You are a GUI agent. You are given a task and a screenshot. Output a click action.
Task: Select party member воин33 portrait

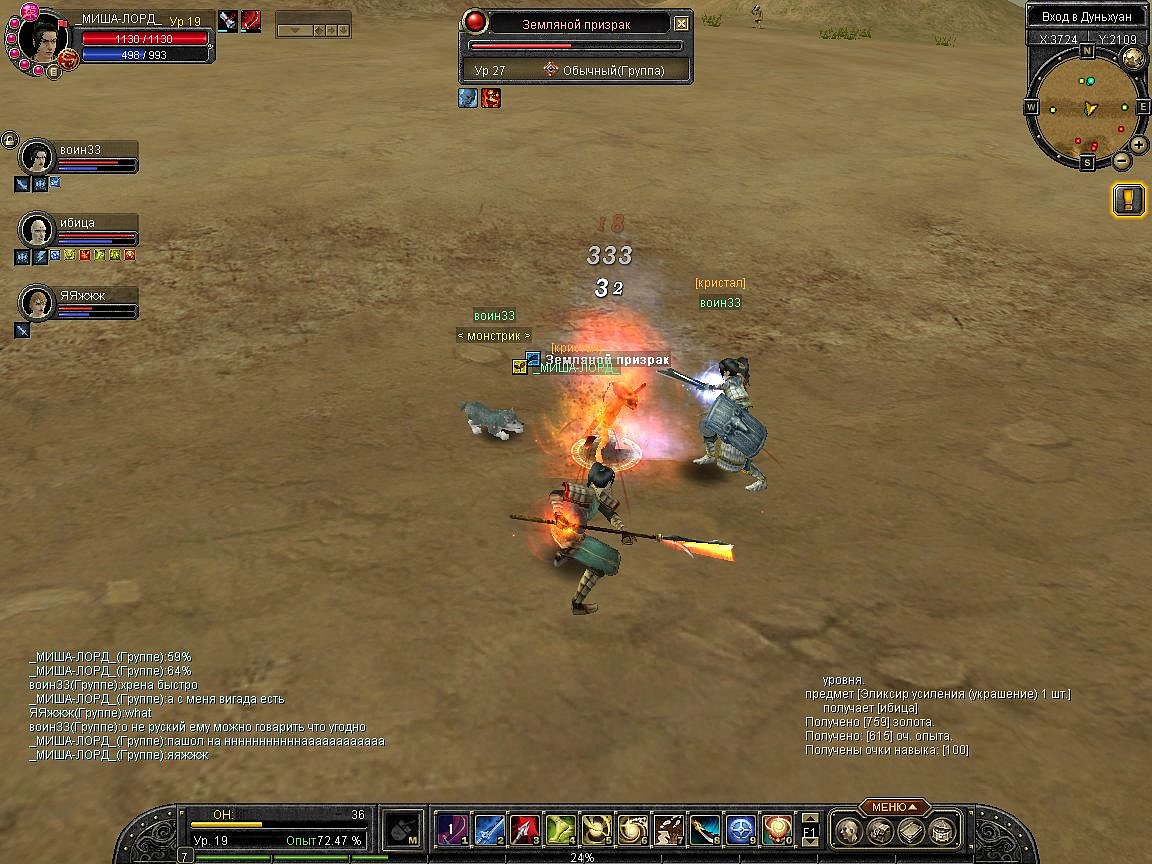pos(37,157)
